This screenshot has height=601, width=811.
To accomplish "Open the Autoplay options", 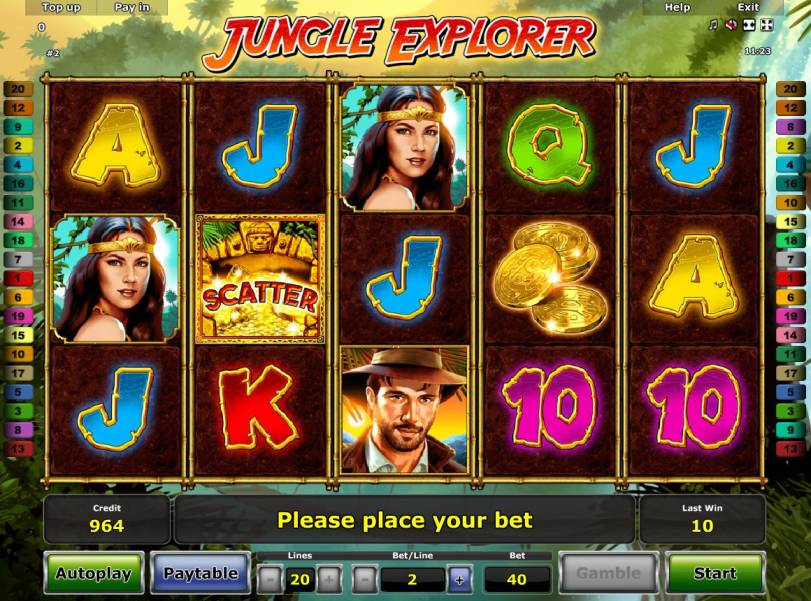I will tap(93, 574).
